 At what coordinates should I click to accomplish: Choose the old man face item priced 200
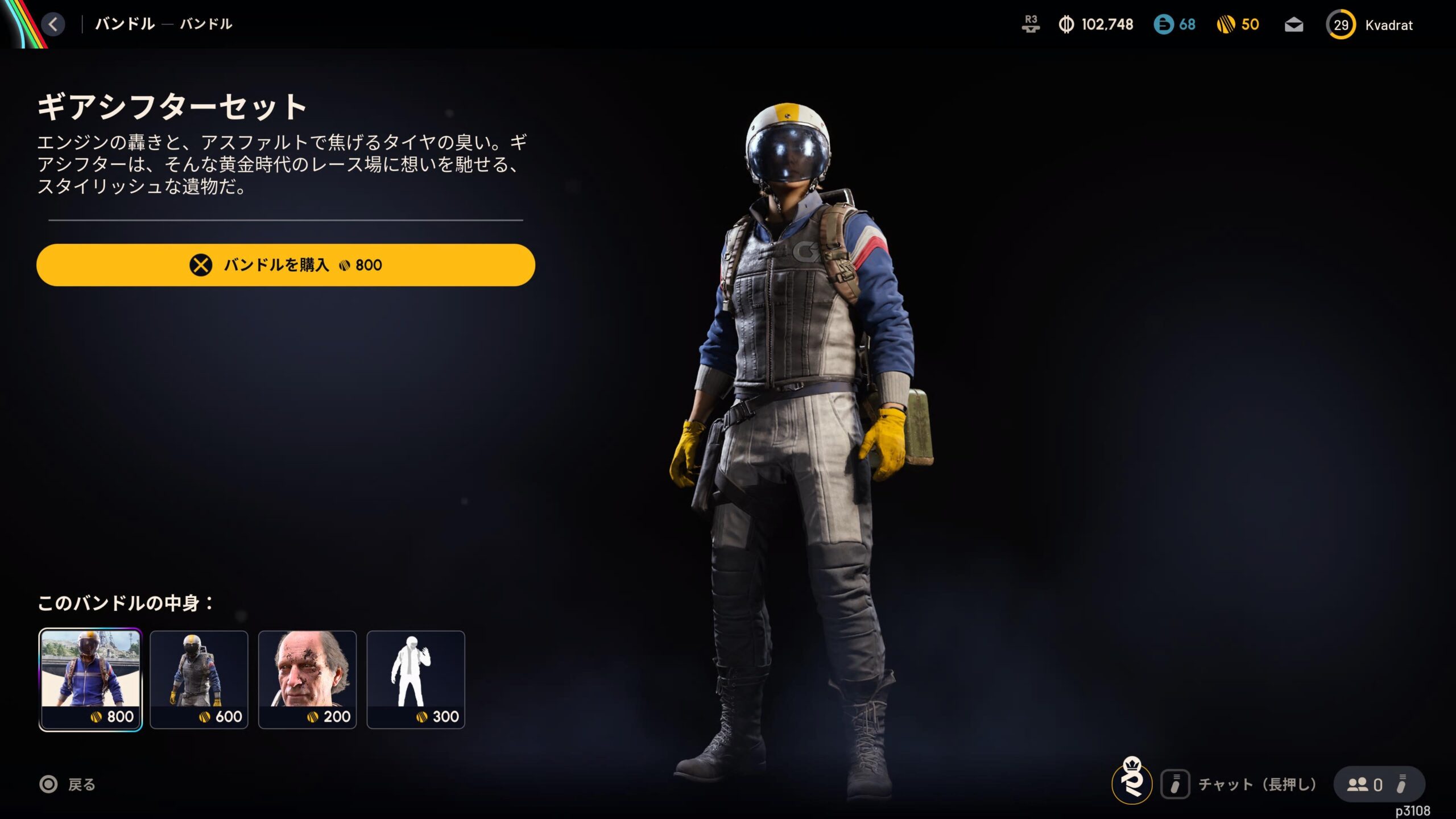click(x=308, y=679)
